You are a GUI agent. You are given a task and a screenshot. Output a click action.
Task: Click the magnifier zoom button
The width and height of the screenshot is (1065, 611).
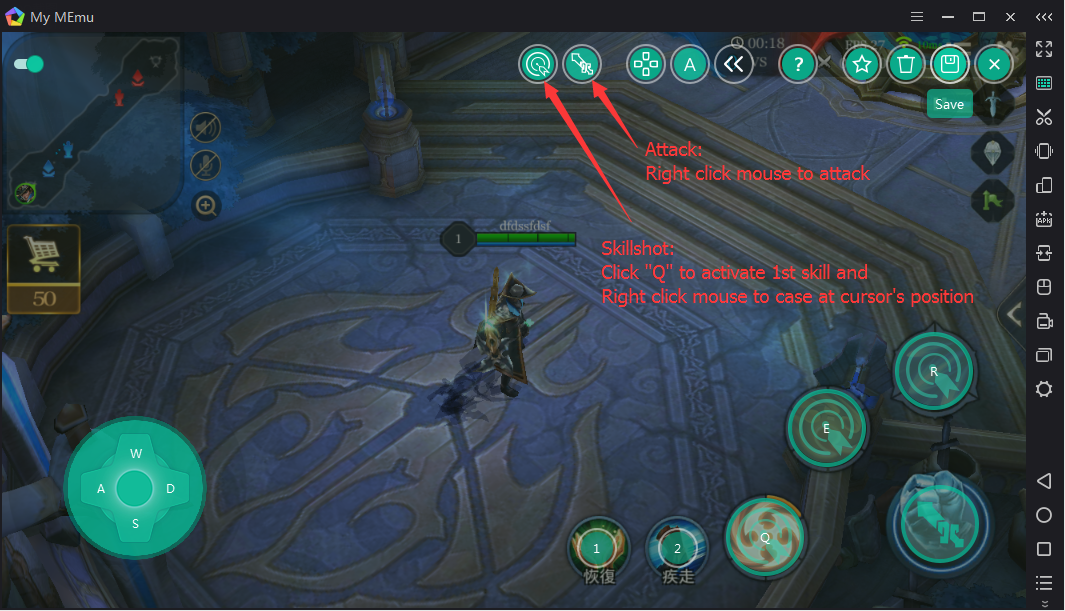point(206,207)
